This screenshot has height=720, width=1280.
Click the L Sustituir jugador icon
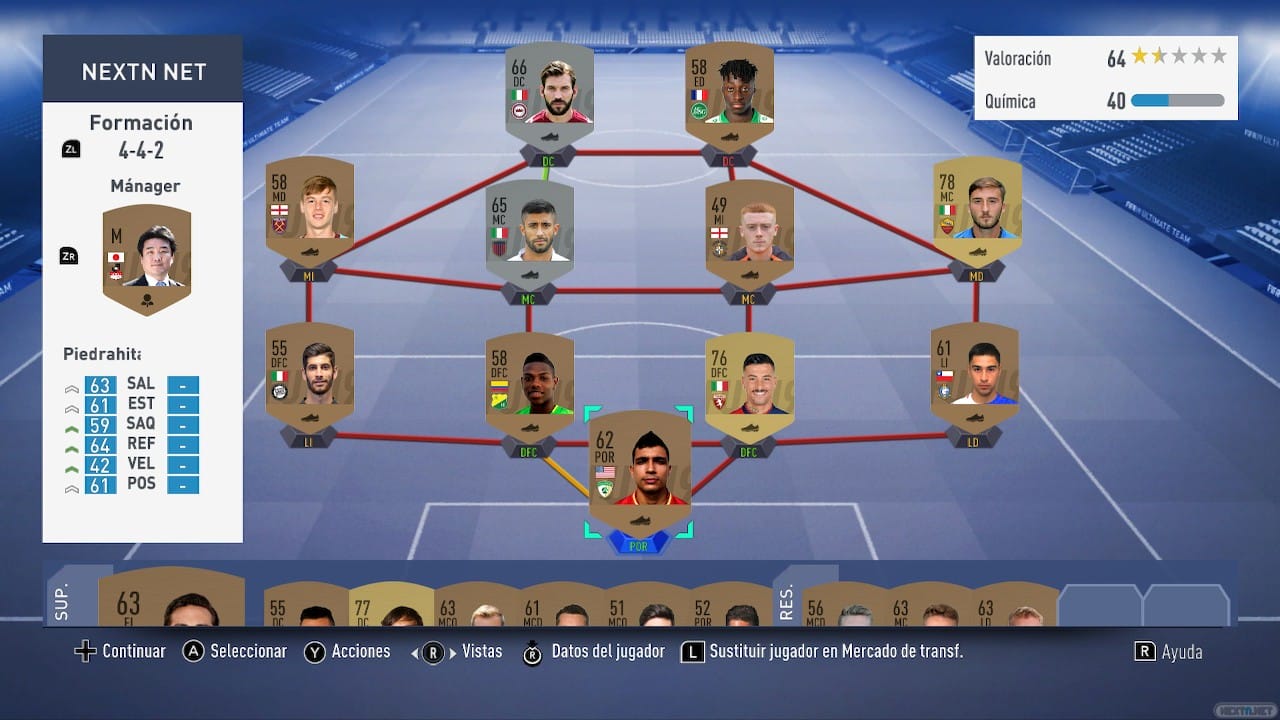click(x=694, y=651)
